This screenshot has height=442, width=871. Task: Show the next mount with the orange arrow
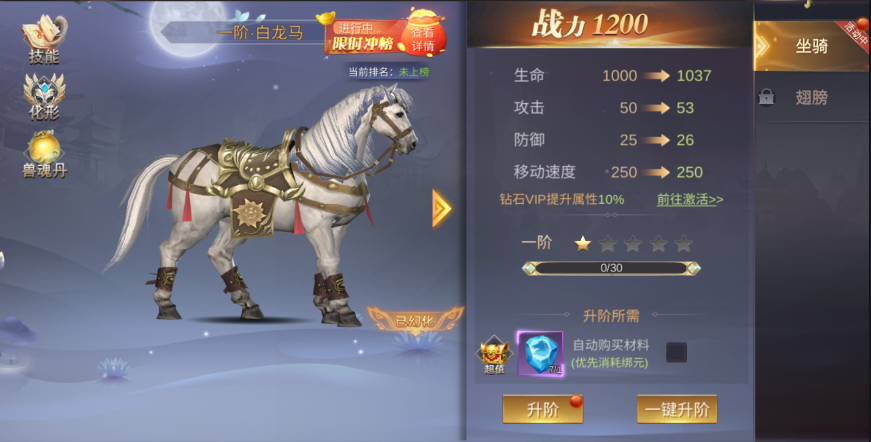441,208
